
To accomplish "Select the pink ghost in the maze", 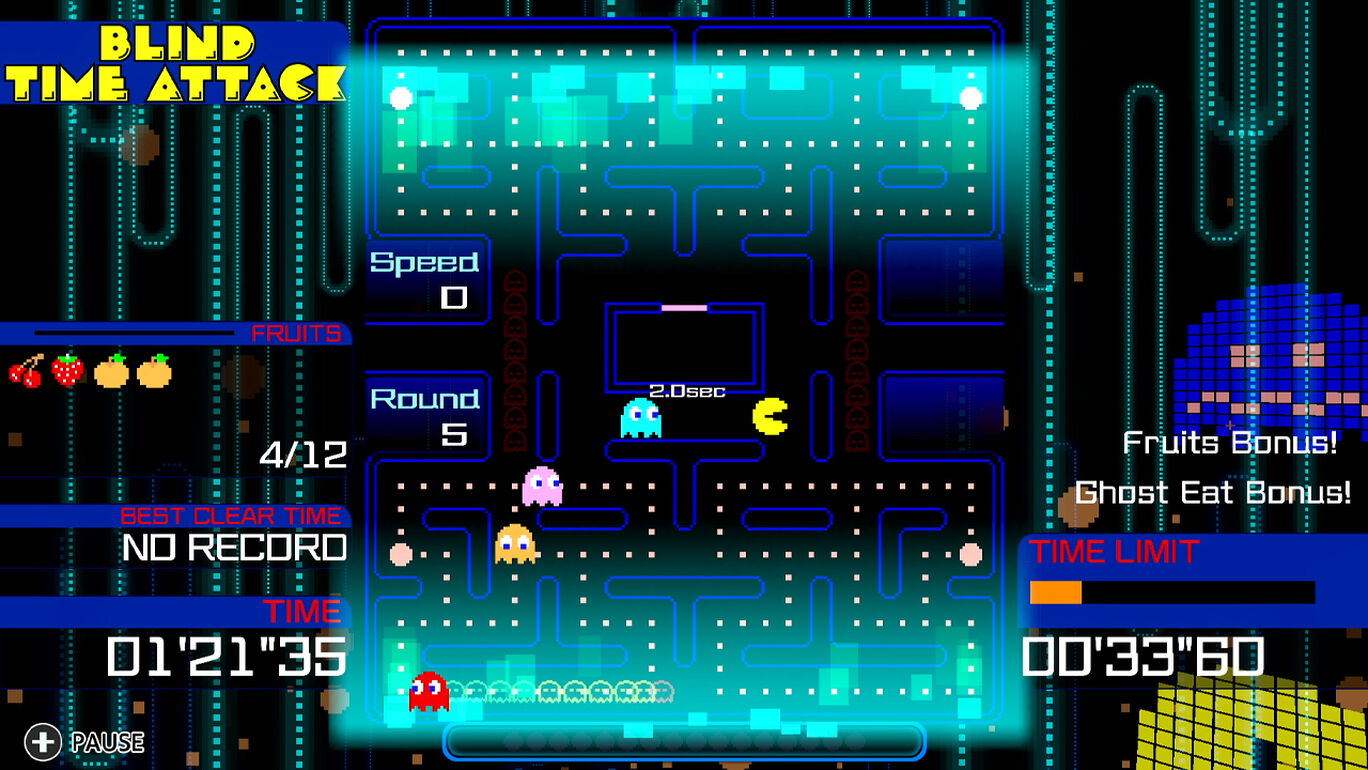I will [x=540, y=487].
